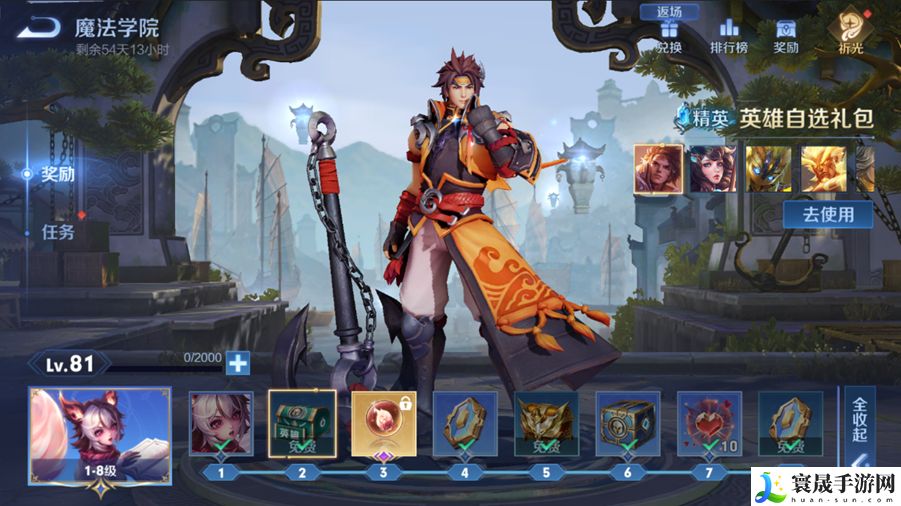Click the 返场 button at top
This screenshot has height=506, width=901.
669,12
